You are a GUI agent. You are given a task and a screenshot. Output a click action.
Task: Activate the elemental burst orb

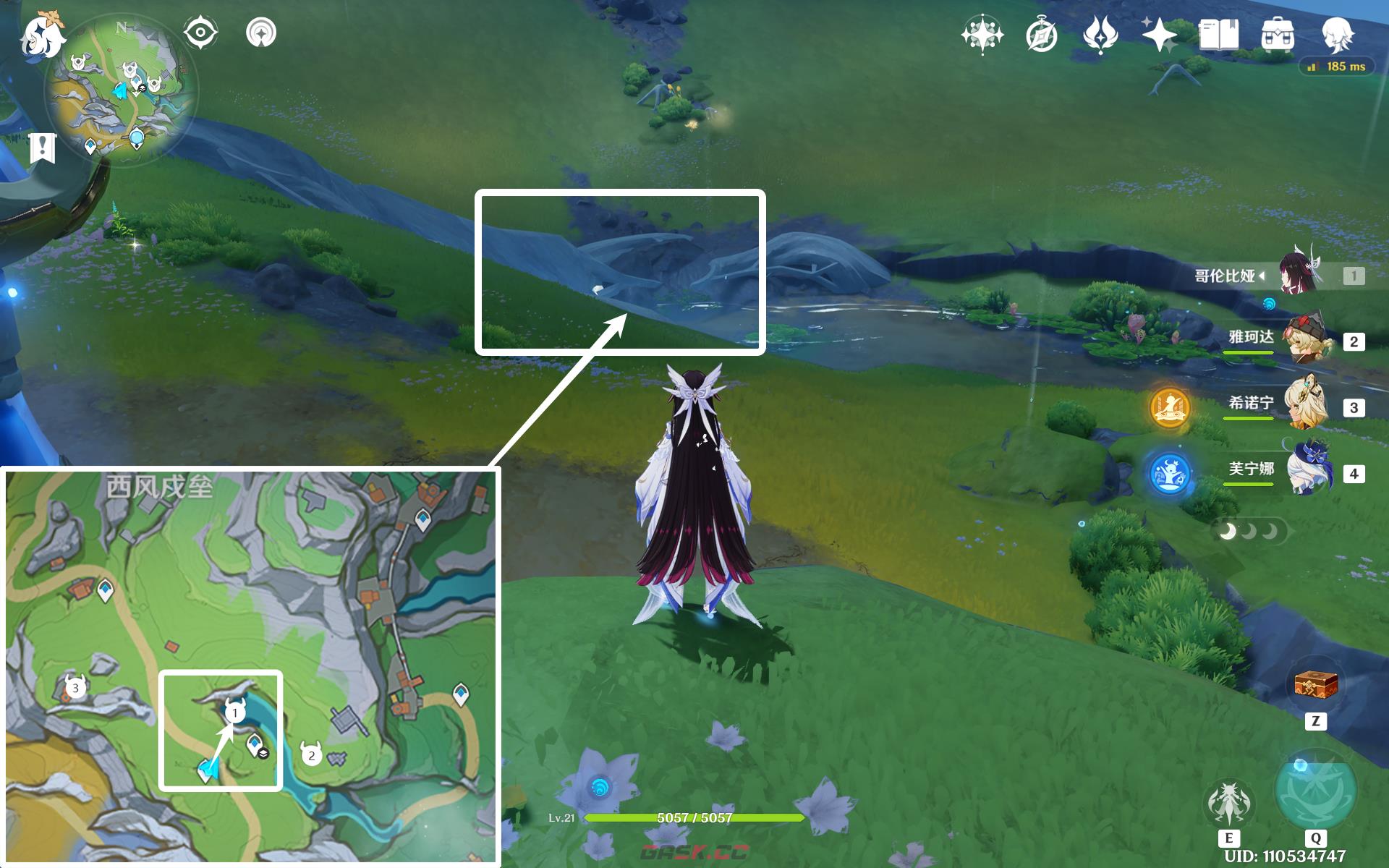click(1314, 793)
